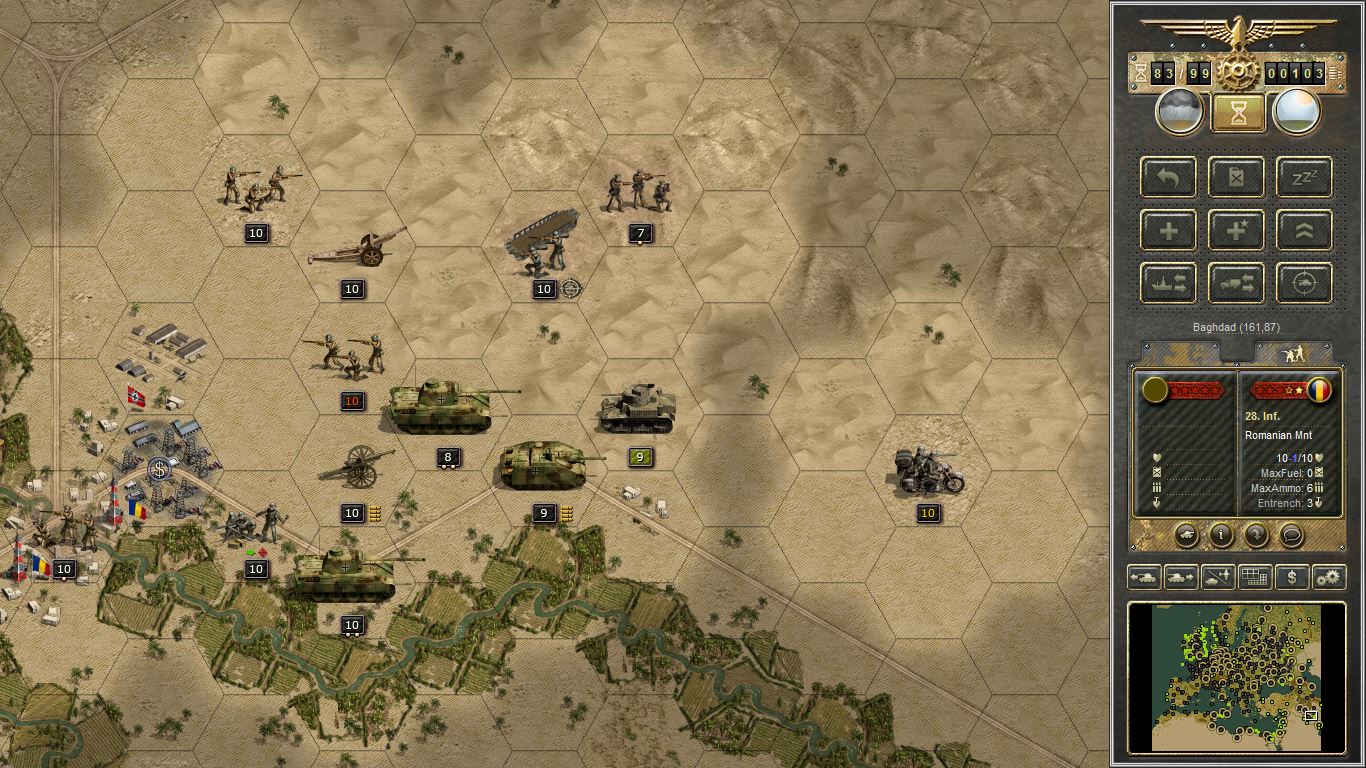Put the unit to sleep with ZZZ button

click(x=1304, y=177)
